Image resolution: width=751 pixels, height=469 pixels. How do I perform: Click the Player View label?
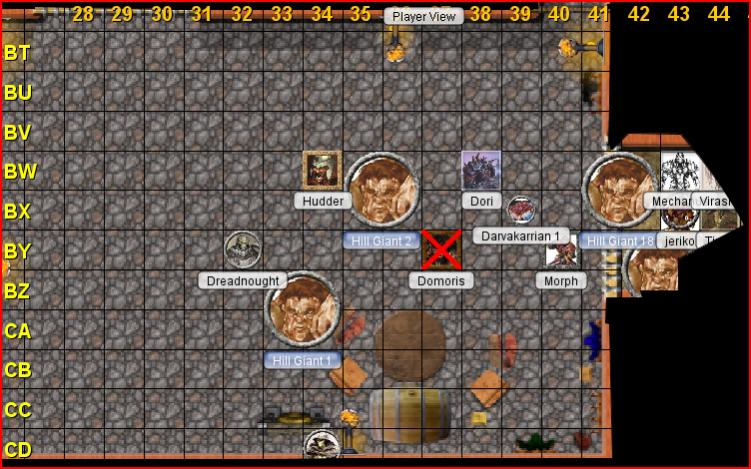coord(424,16)
